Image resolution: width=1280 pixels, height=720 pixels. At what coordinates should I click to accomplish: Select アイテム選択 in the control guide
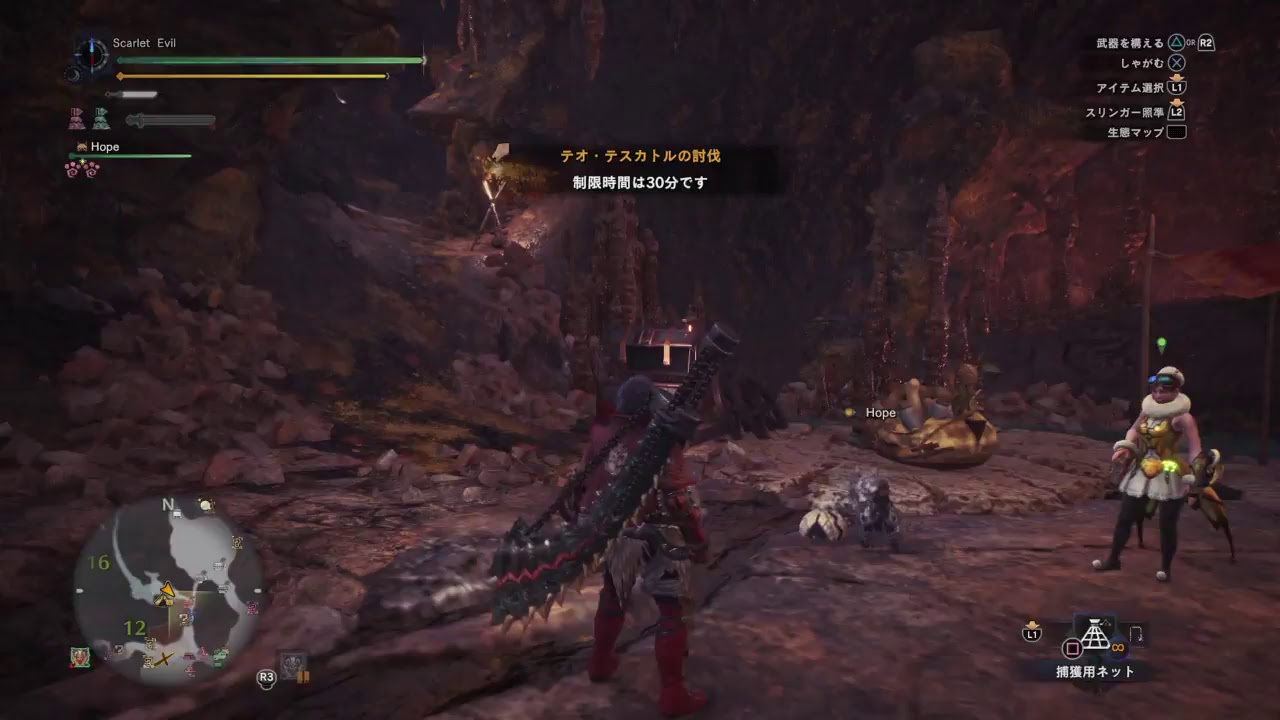[x=1177, y=87]
